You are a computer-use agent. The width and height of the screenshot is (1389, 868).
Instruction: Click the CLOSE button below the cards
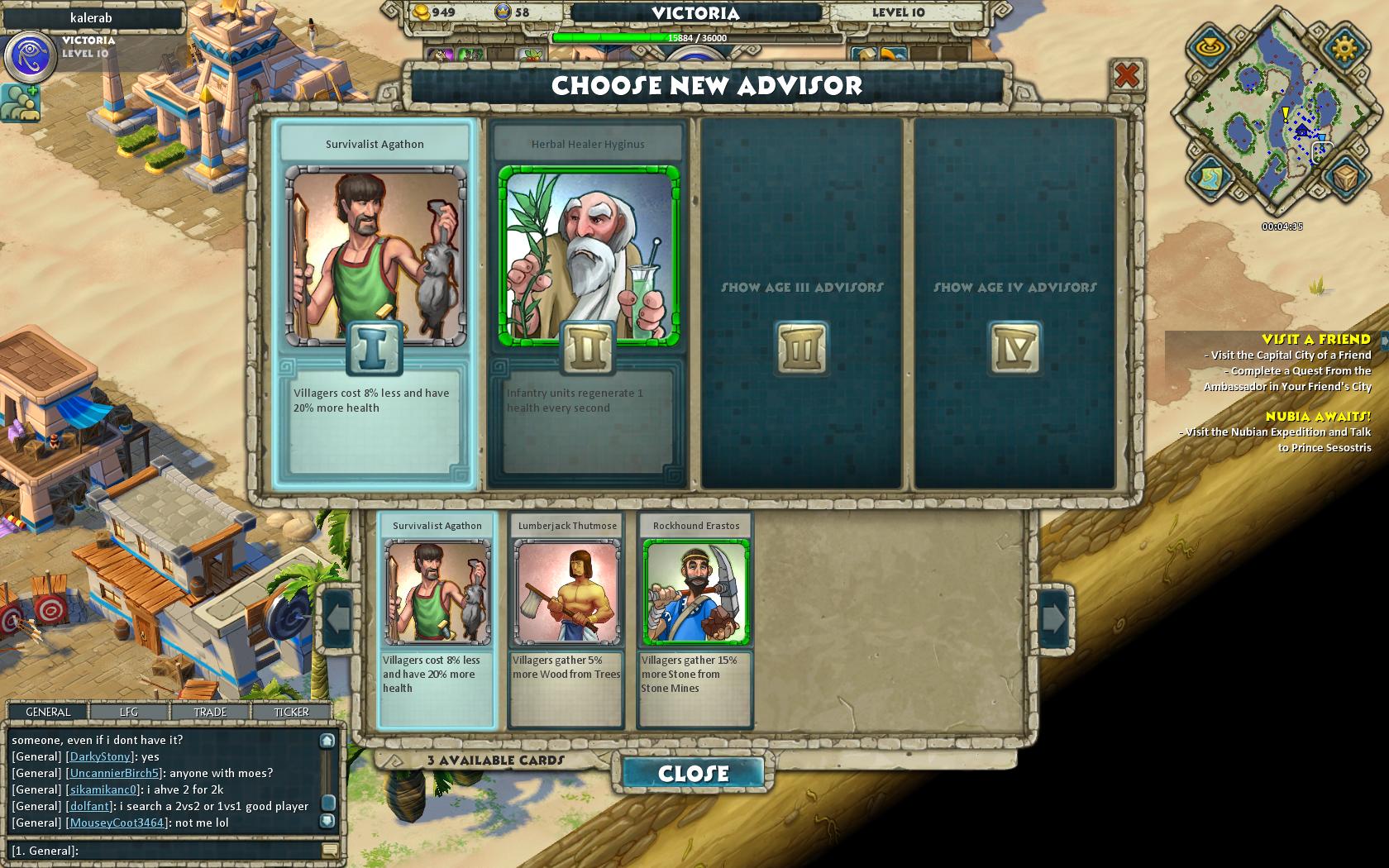[x=693, y=773]
